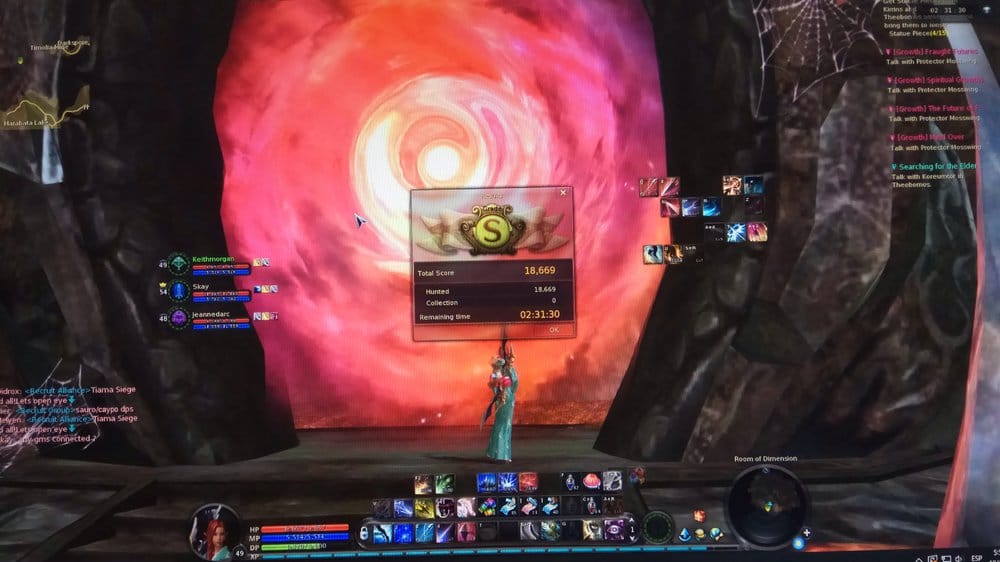This screenshot has height=562, width=1000.
Task: Toggle the hotbar lock icon
Action: click(365, 531)
